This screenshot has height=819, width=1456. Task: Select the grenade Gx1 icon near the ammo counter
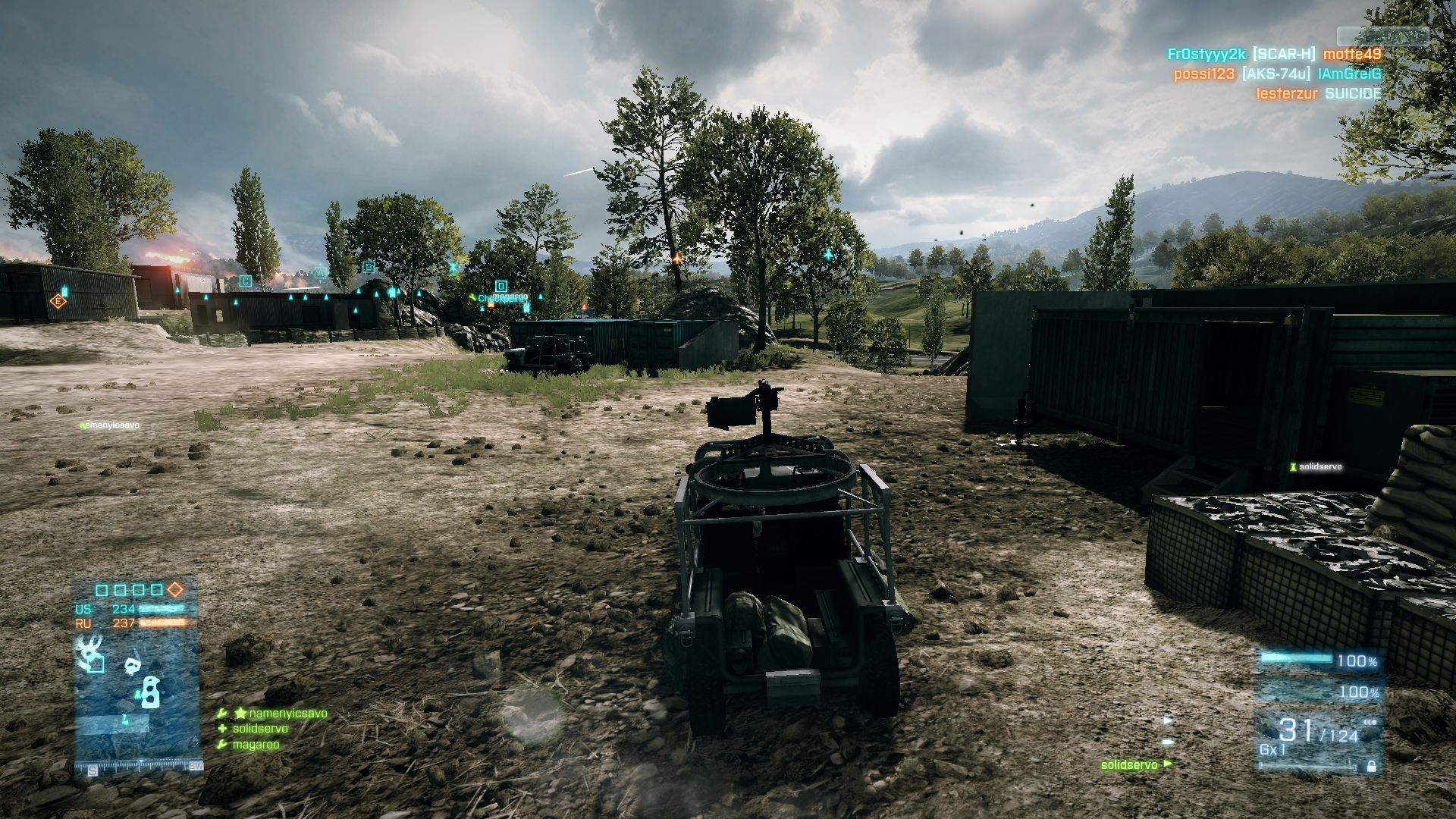tap(1273, 749)
